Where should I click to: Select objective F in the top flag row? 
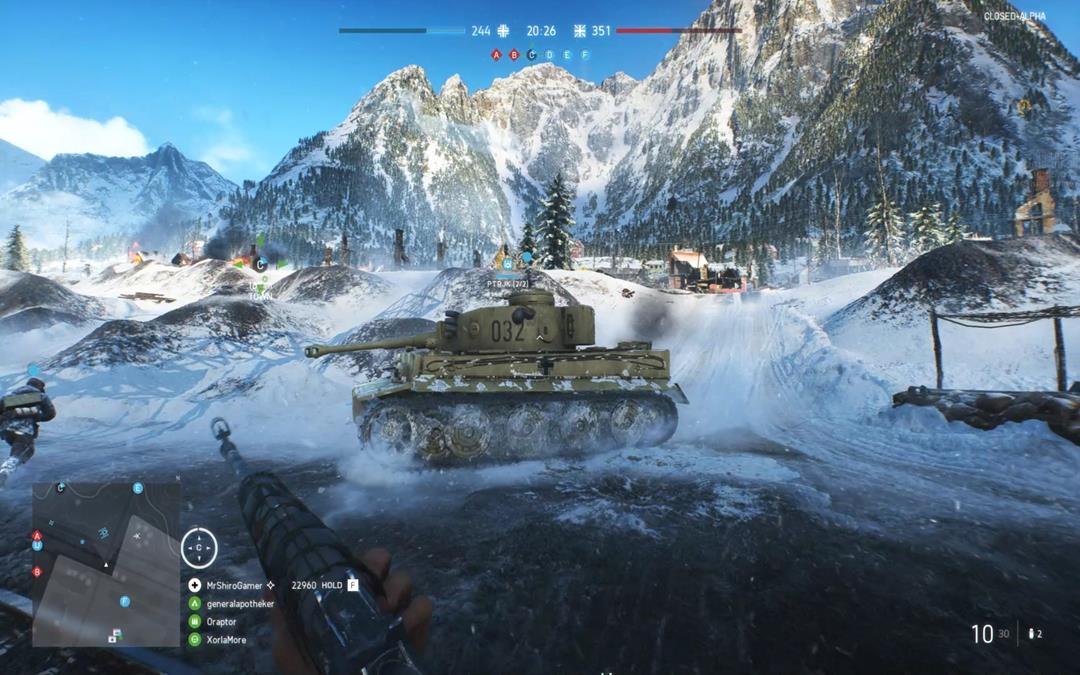point(584,55)
